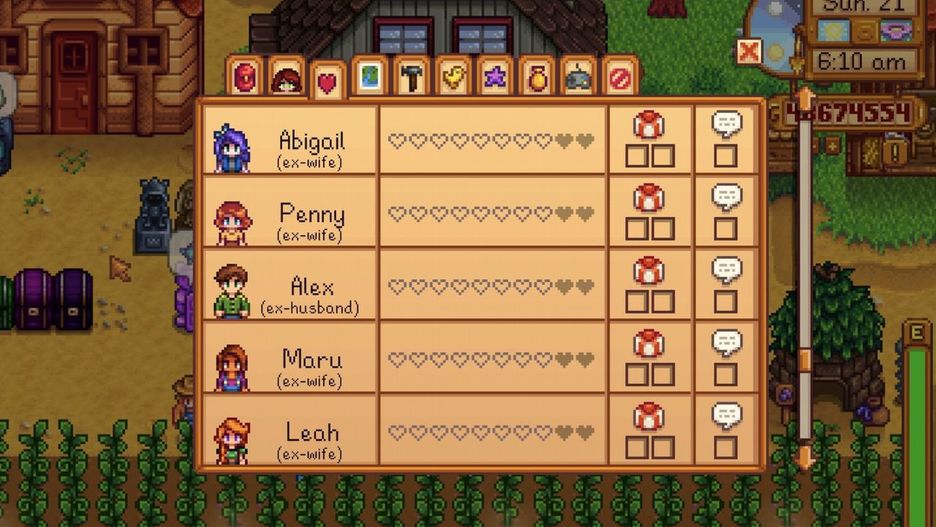Close the menu with the red X
The image size is (936, 527).
(748, 51)
